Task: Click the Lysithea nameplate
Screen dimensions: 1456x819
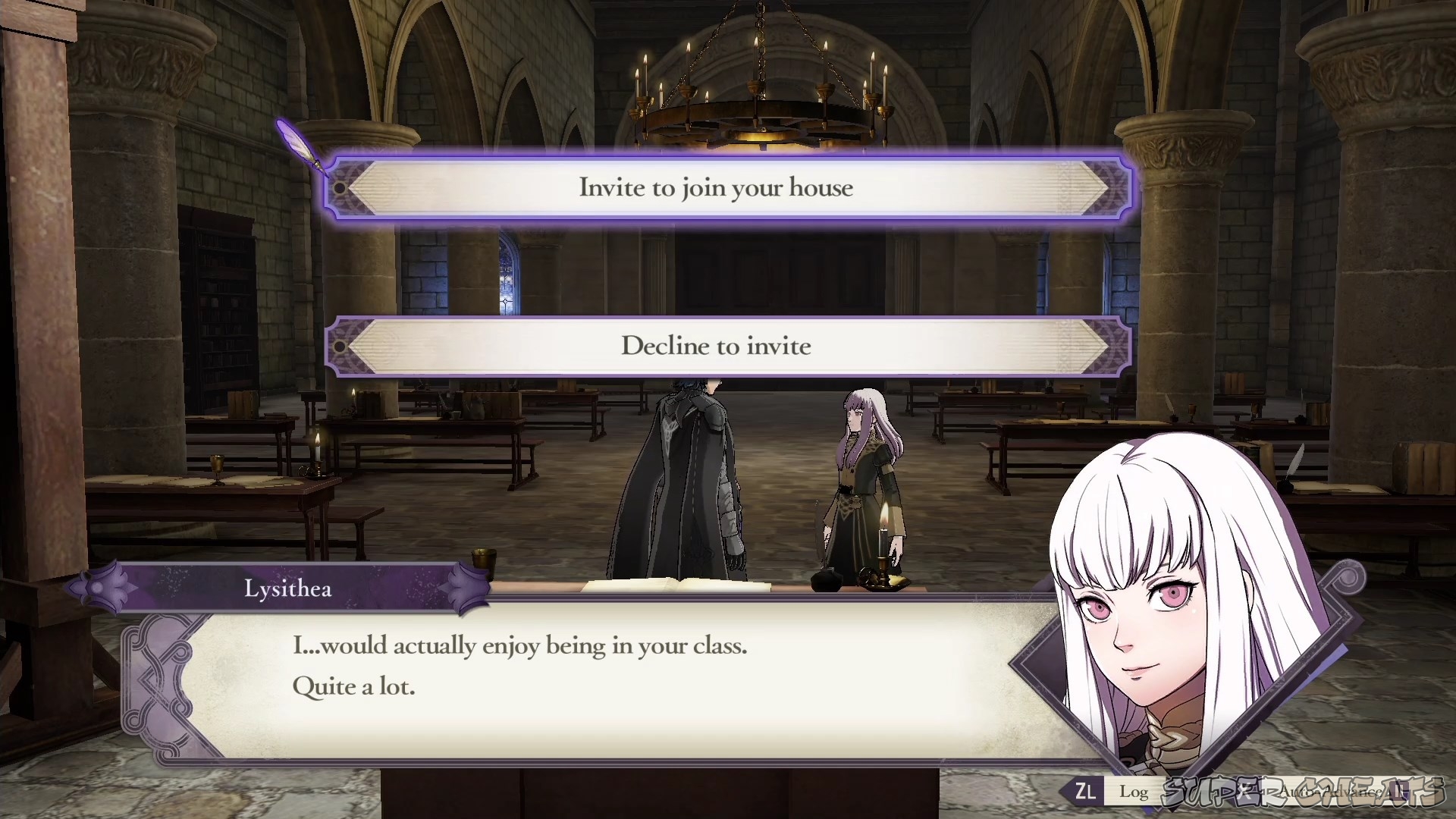Action: point(288,588)
